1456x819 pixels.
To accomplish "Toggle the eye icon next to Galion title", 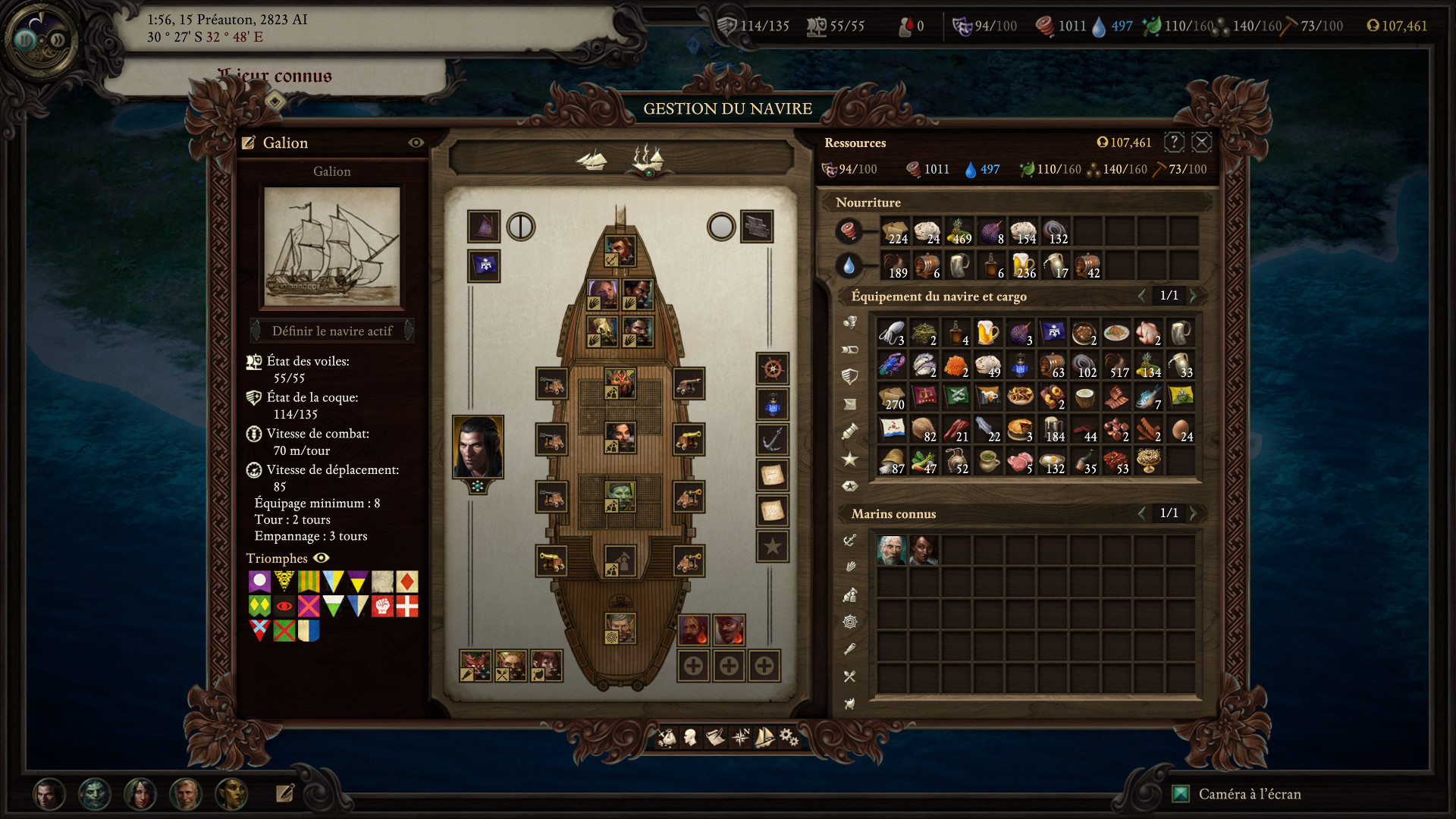I will pos(415,143).
